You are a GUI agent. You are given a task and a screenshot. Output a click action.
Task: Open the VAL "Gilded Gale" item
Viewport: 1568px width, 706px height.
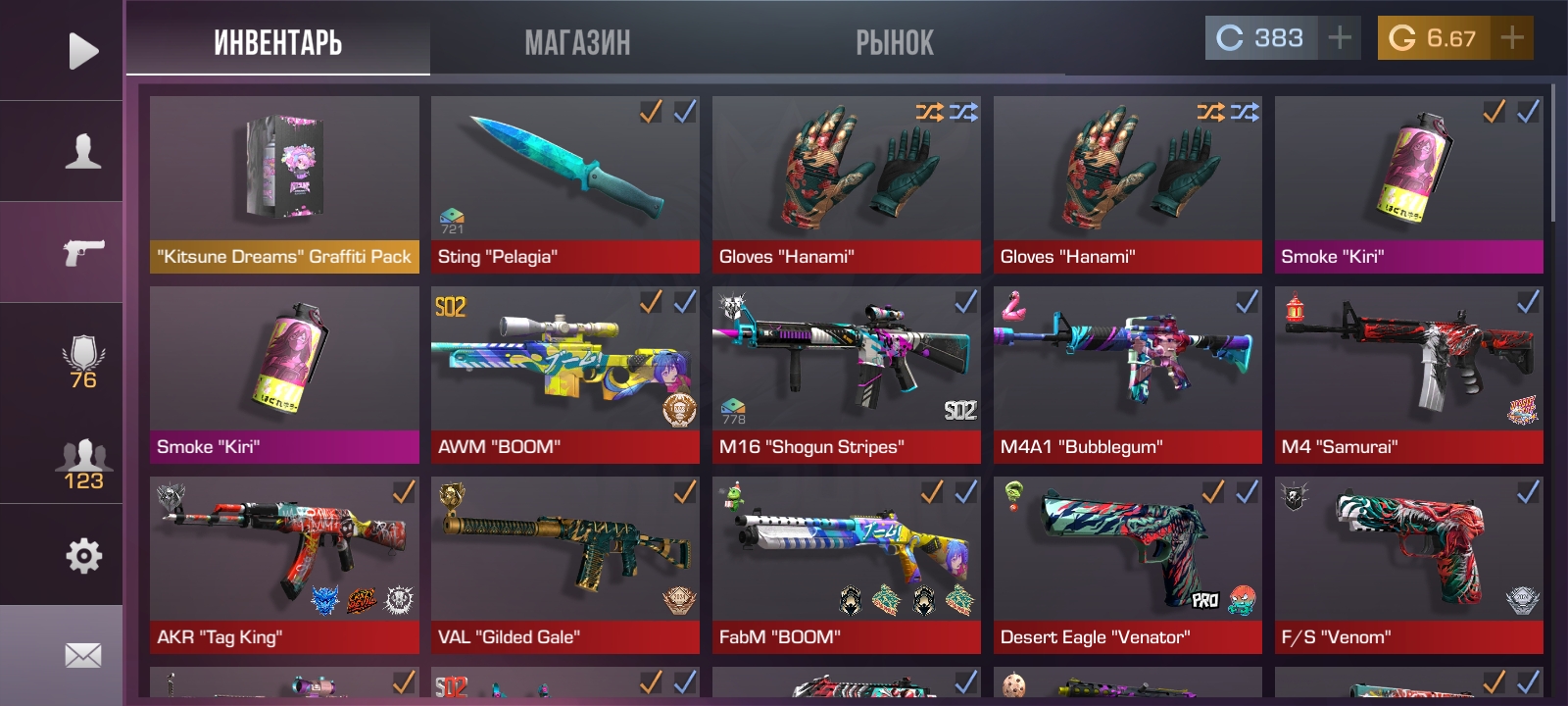point(565,564)
